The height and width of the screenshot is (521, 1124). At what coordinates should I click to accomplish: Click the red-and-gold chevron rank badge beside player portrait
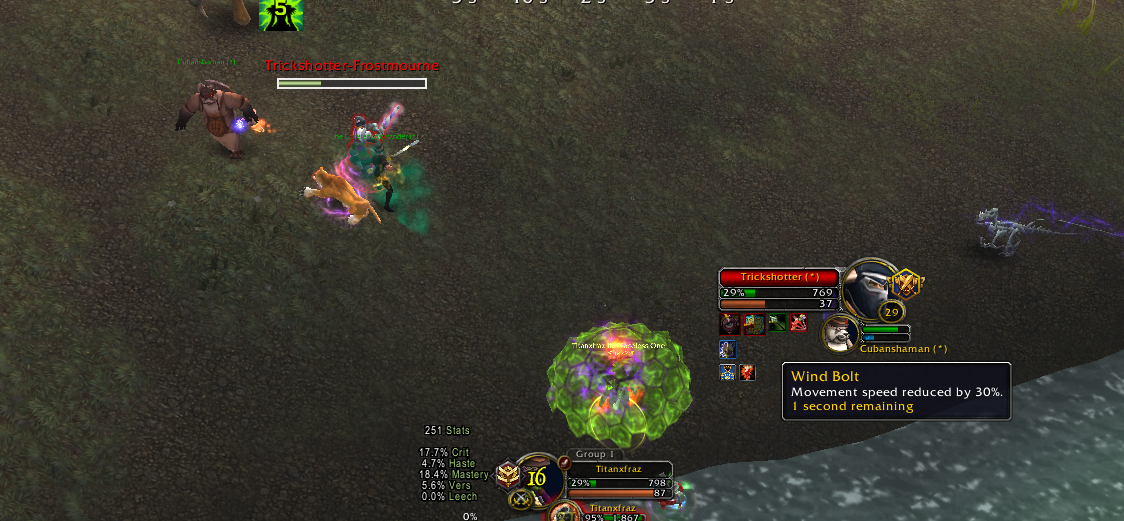click(508, 475)
